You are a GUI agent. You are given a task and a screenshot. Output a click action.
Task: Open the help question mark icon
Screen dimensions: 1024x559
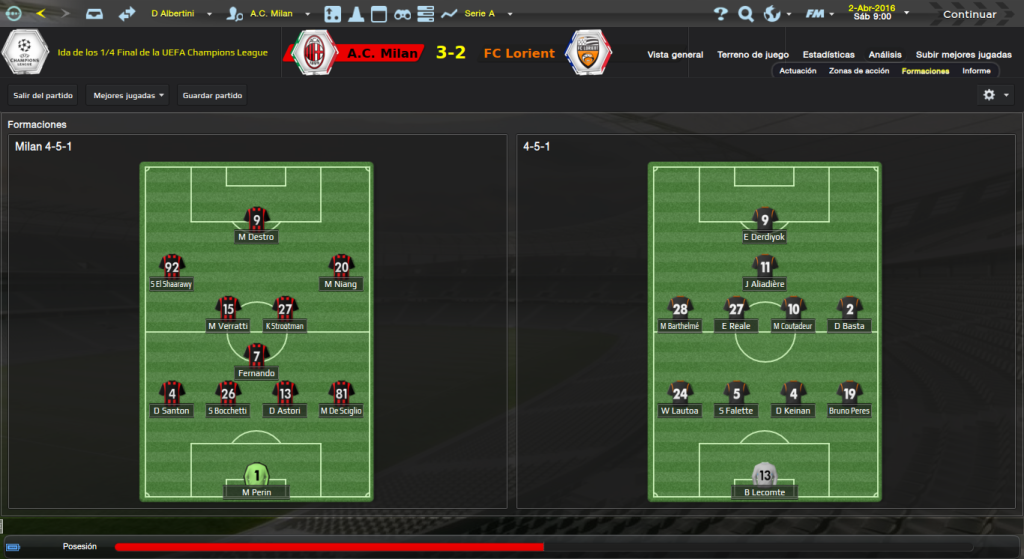(x=721, y=14)
